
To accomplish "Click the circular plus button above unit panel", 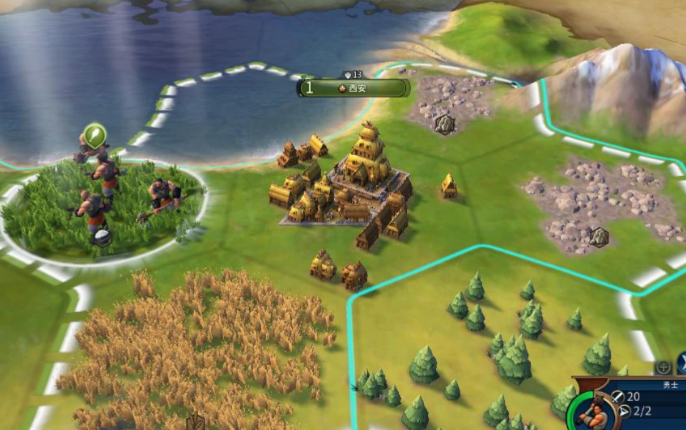I will (x=662, y=367).
